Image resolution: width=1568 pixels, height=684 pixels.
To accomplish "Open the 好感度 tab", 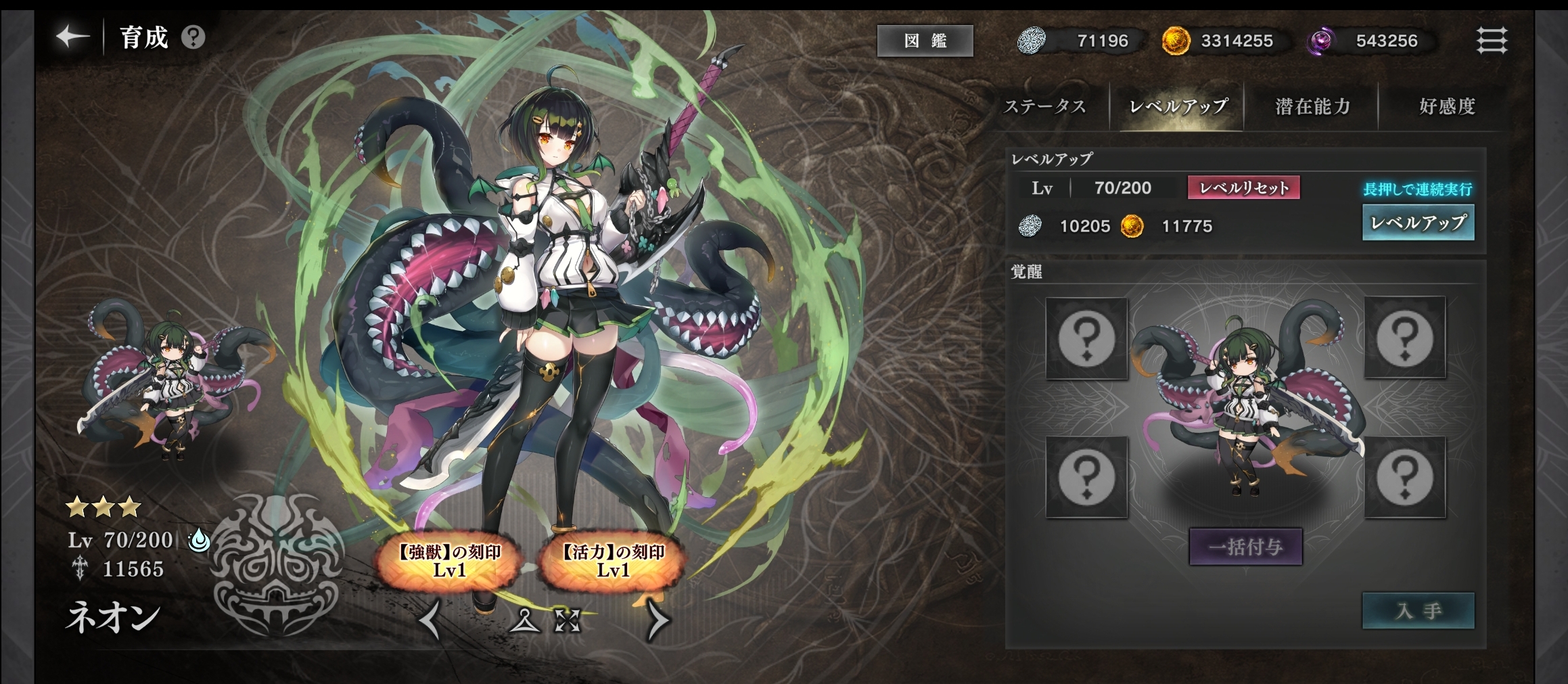I will (1447, 106).
